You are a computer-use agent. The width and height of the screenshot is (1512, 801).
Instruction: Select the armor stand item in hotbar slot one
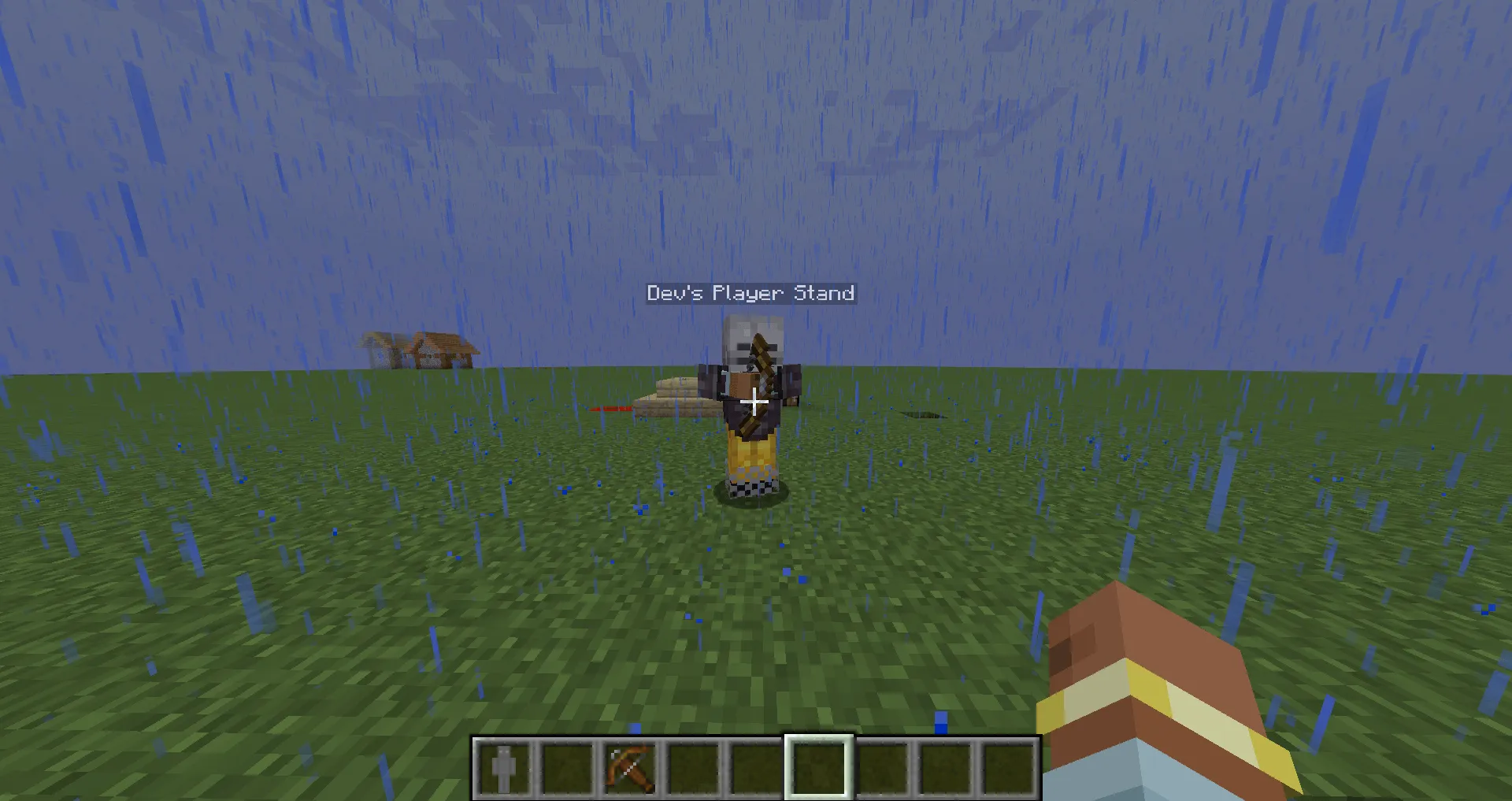502,768
